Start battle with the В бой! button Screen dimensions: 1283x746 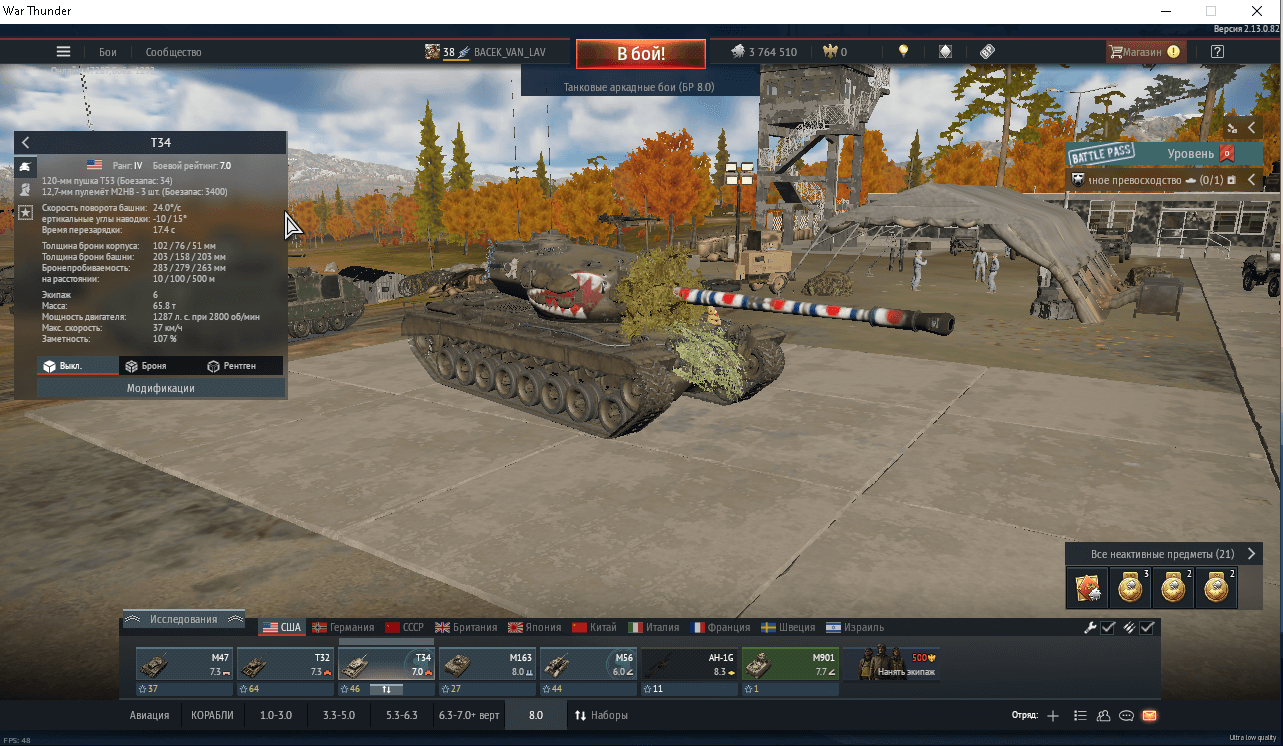pos(640,53)
